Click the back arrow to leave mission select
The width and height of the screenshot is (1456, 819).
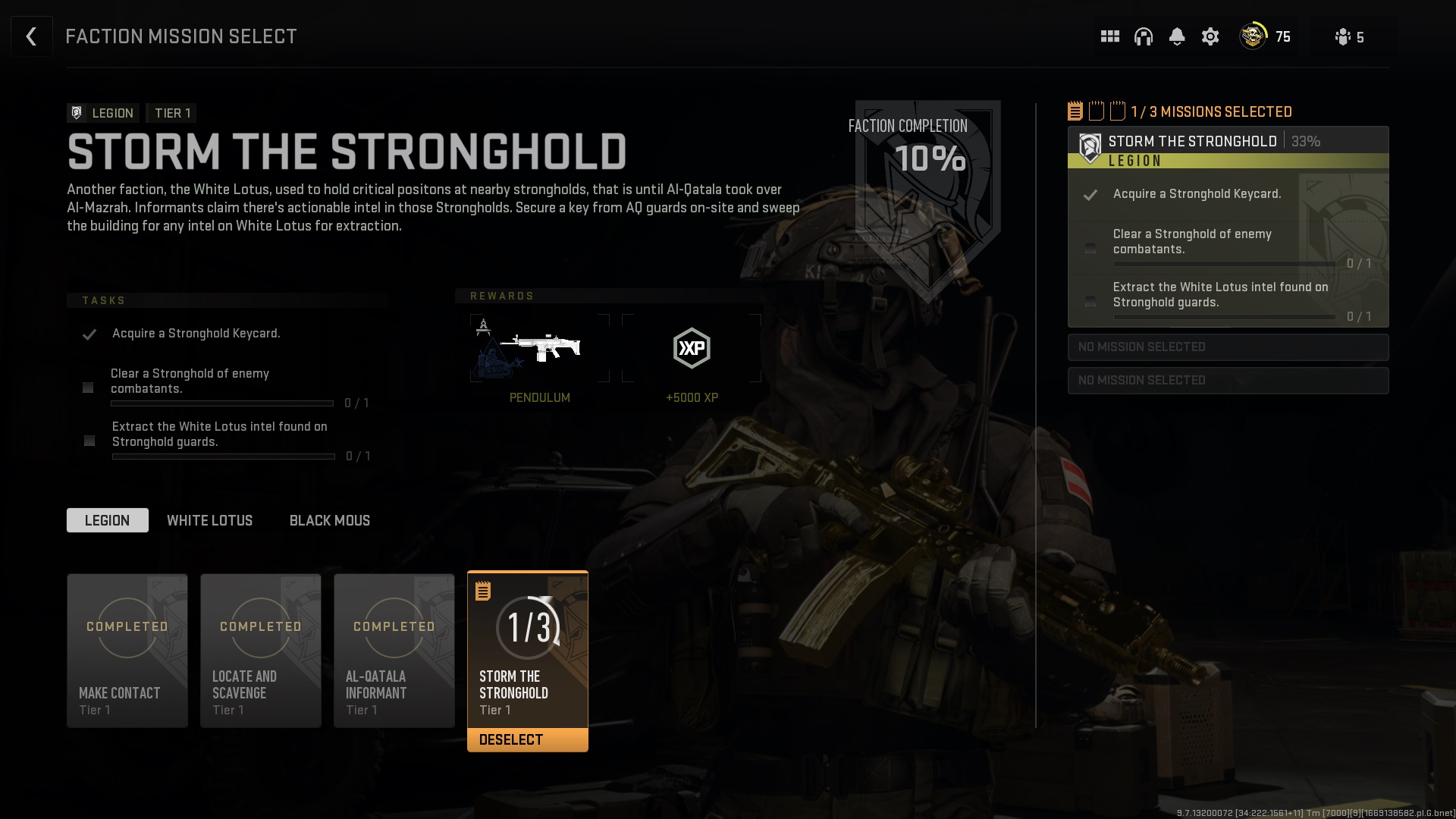tap(31, 36)
